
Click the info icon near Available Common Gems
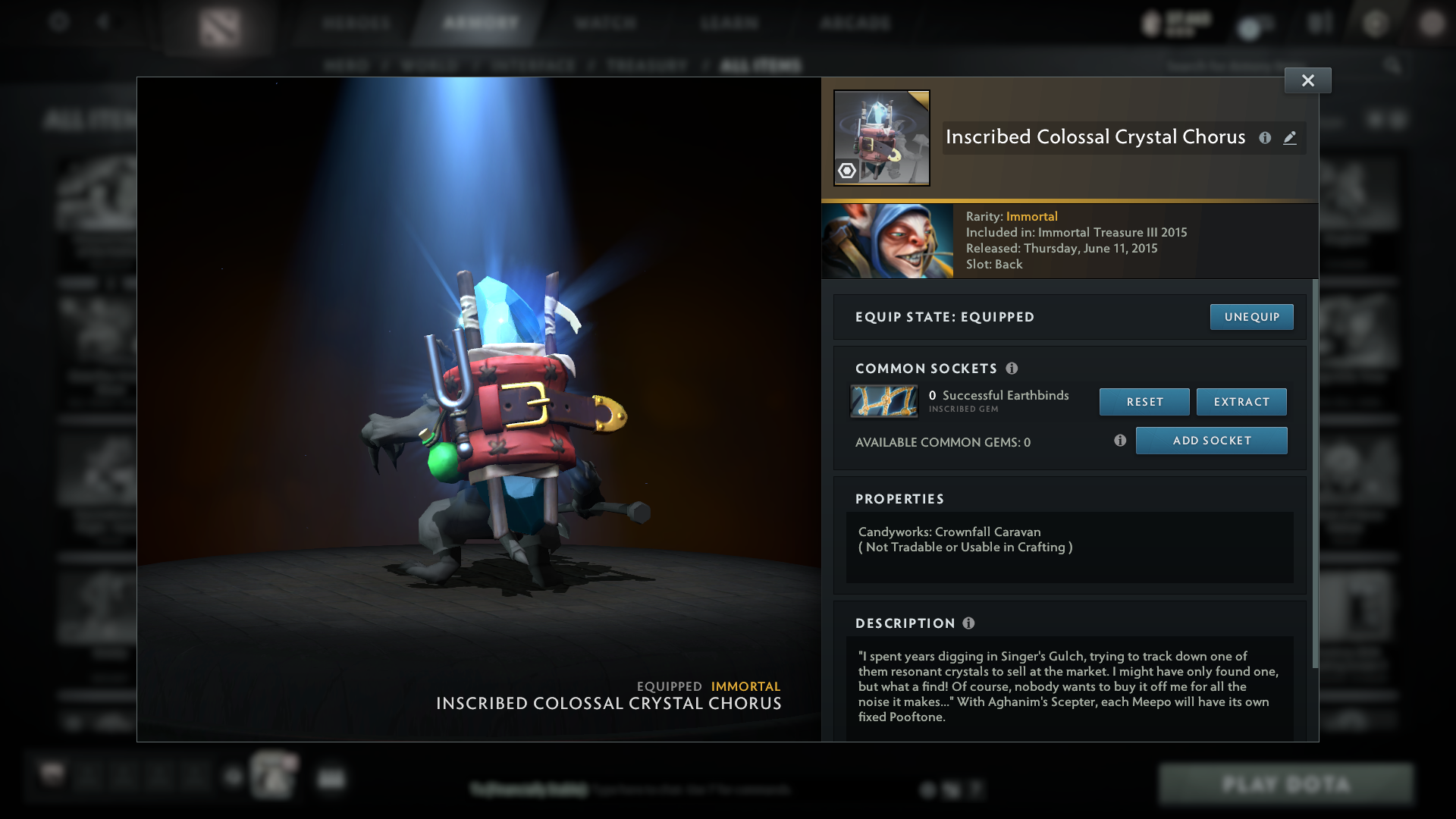[x=1120, y=440]
